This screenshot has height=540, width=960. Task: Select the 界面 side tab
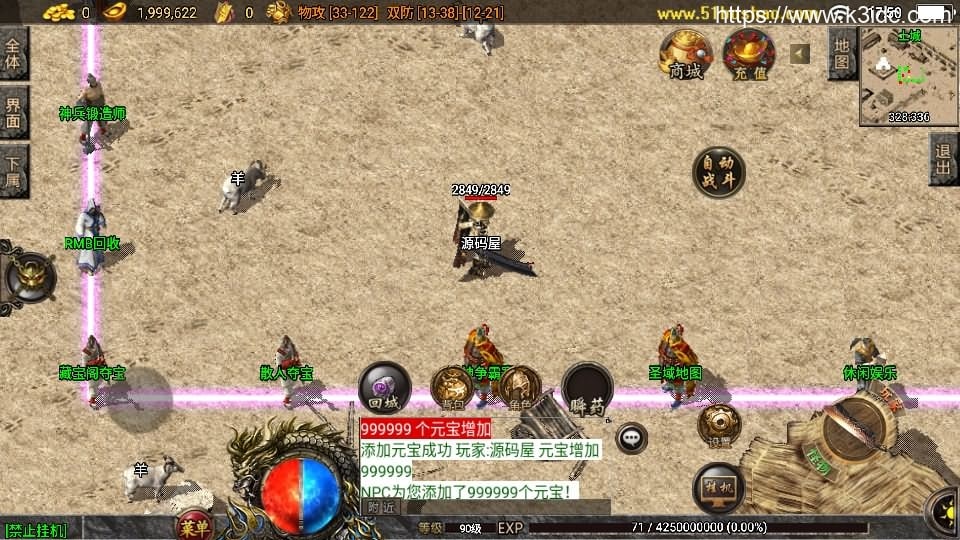(x=14, y=111)
